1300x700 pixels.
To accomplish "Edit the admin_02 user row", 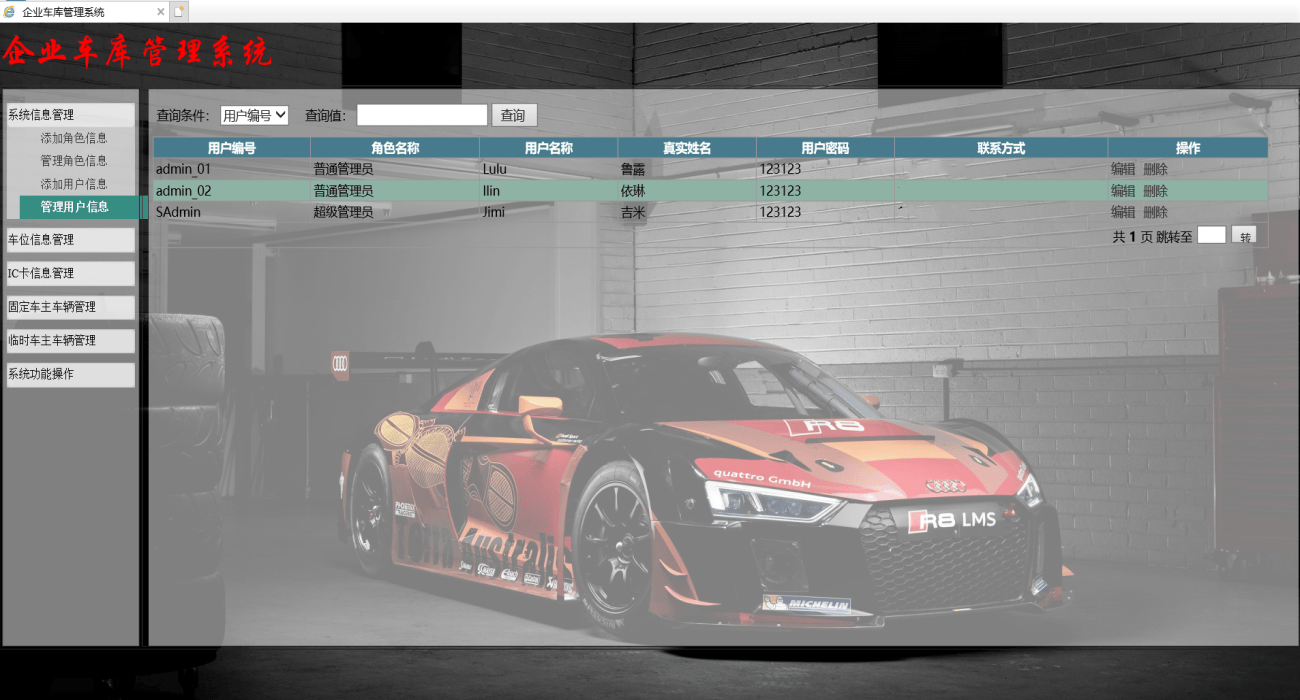I will coord(1123,191).
